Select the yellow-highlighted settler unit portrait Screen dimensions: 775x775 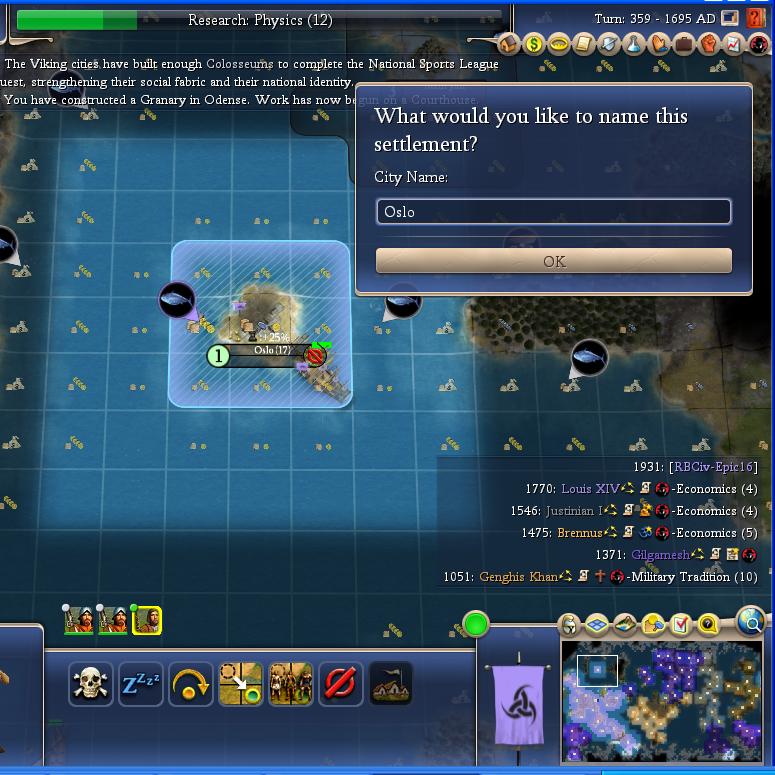click(147, 621)
